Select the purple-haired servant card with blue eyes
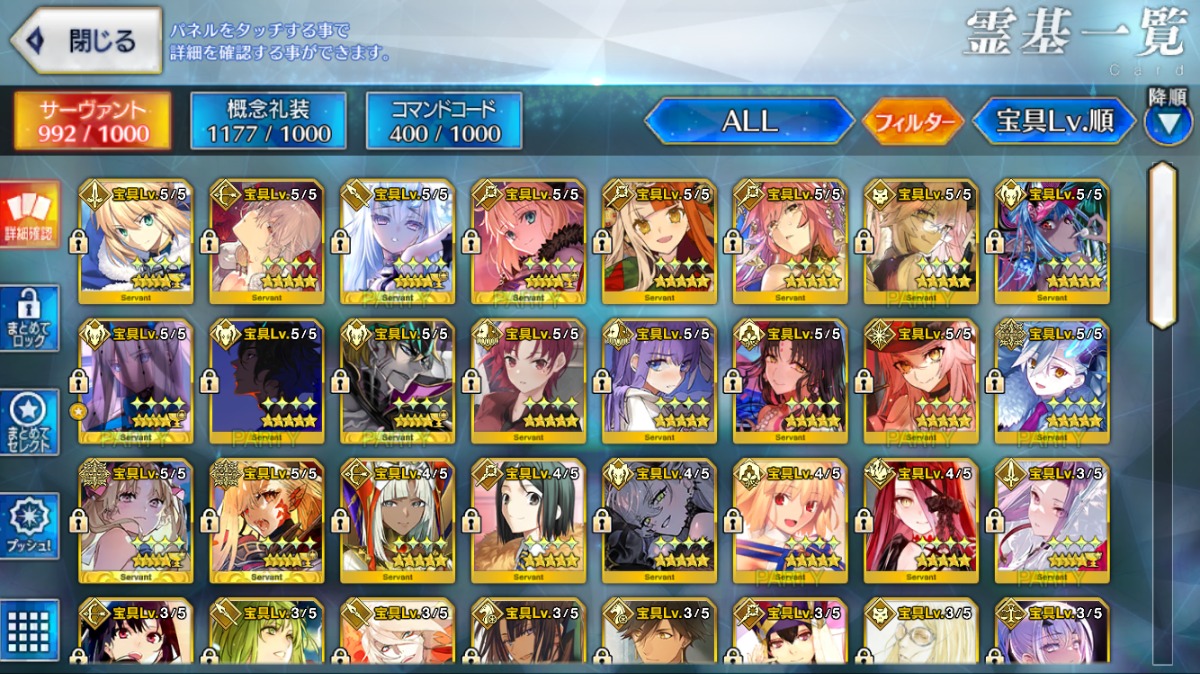1200x674 pixels. click(659, 381)
